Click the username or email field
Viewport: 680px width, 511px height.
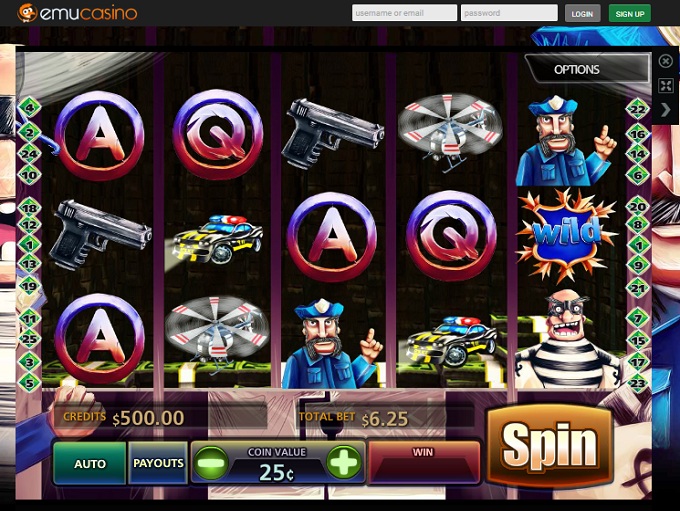coord(403,13)
